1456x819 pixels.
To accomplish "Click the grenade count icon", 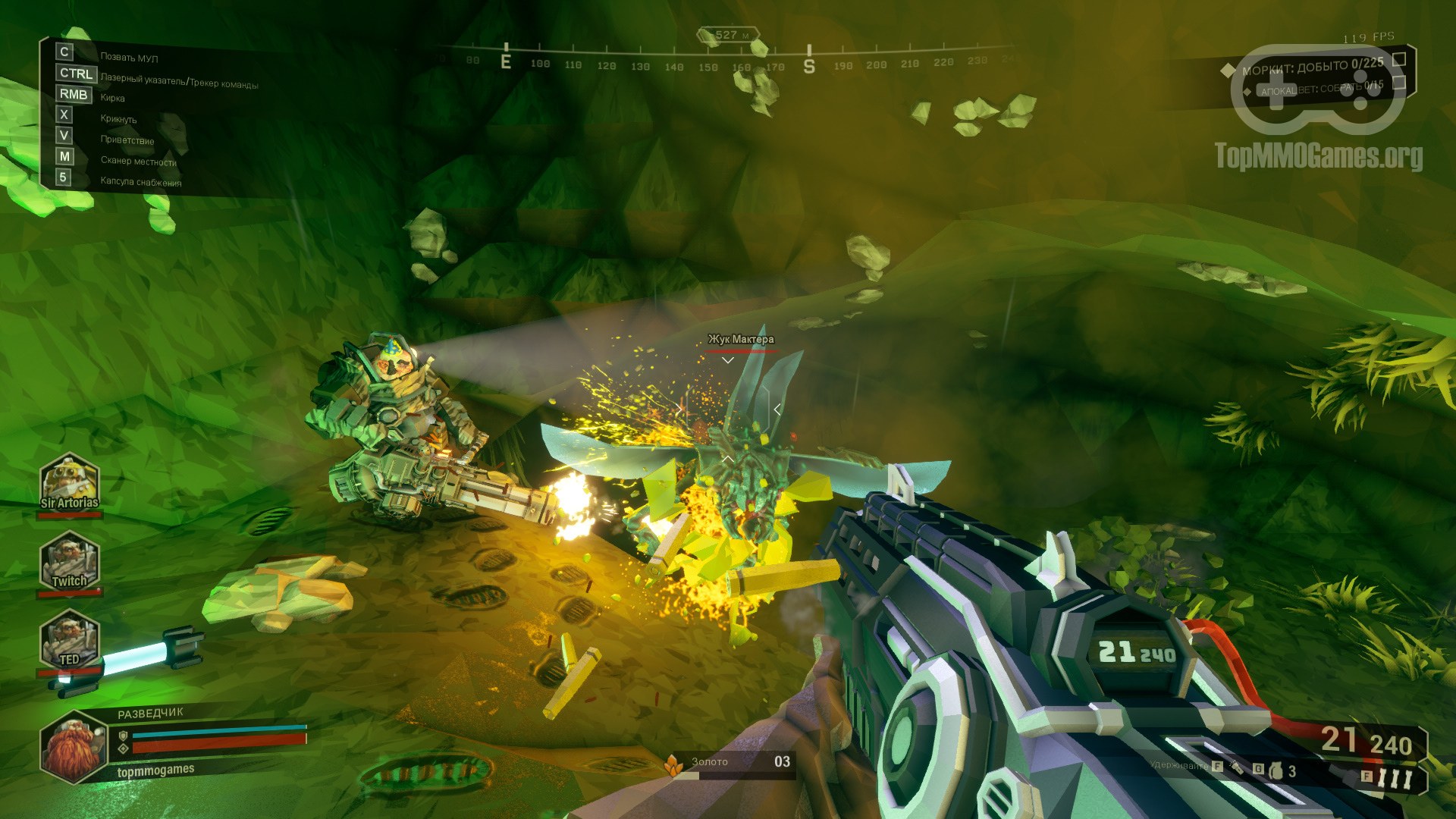I will pos(1275,772).
